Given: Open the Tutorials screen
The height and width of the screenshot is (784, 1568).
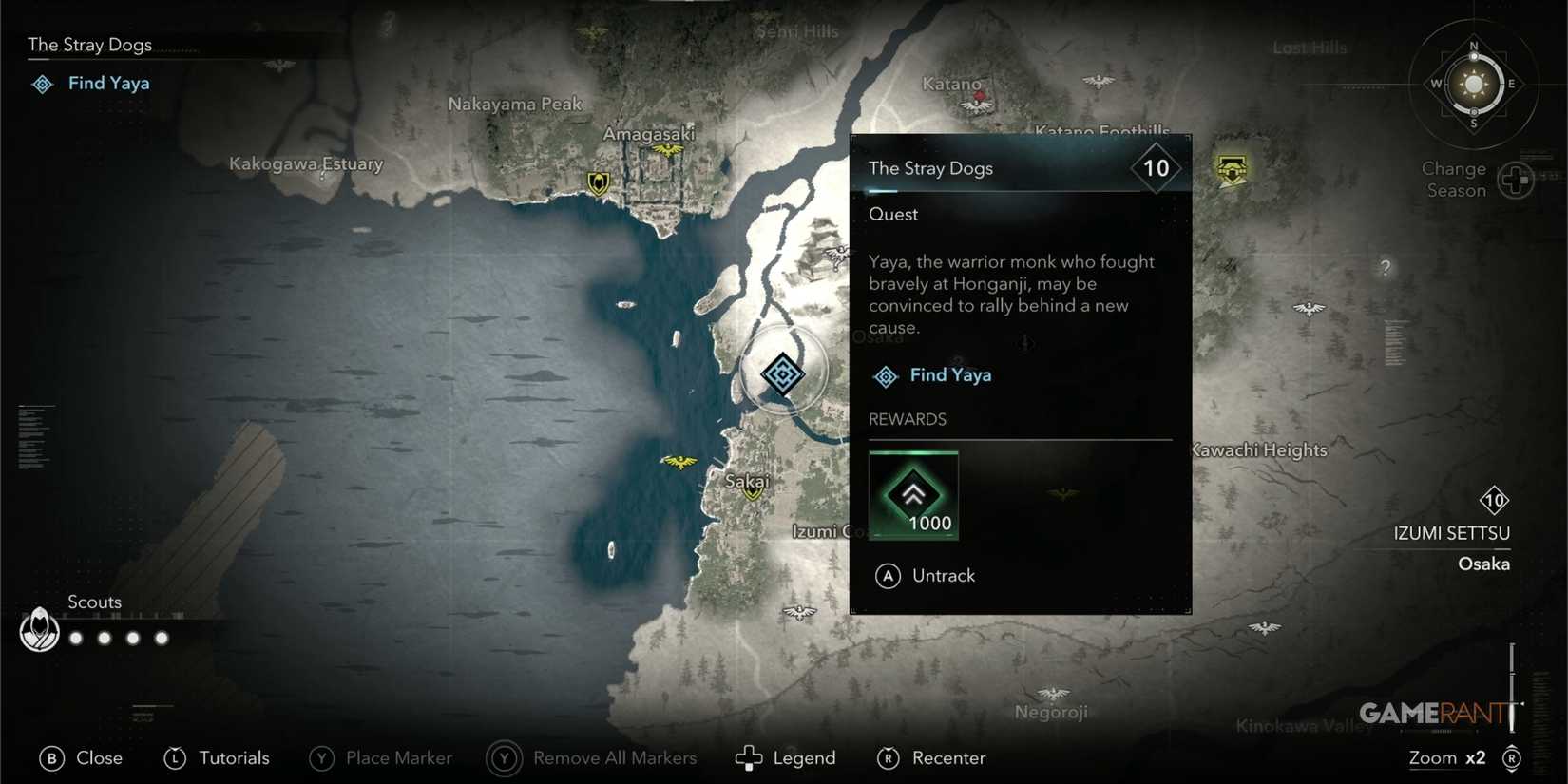Looking at the screenshot, I should coord(217,757).
